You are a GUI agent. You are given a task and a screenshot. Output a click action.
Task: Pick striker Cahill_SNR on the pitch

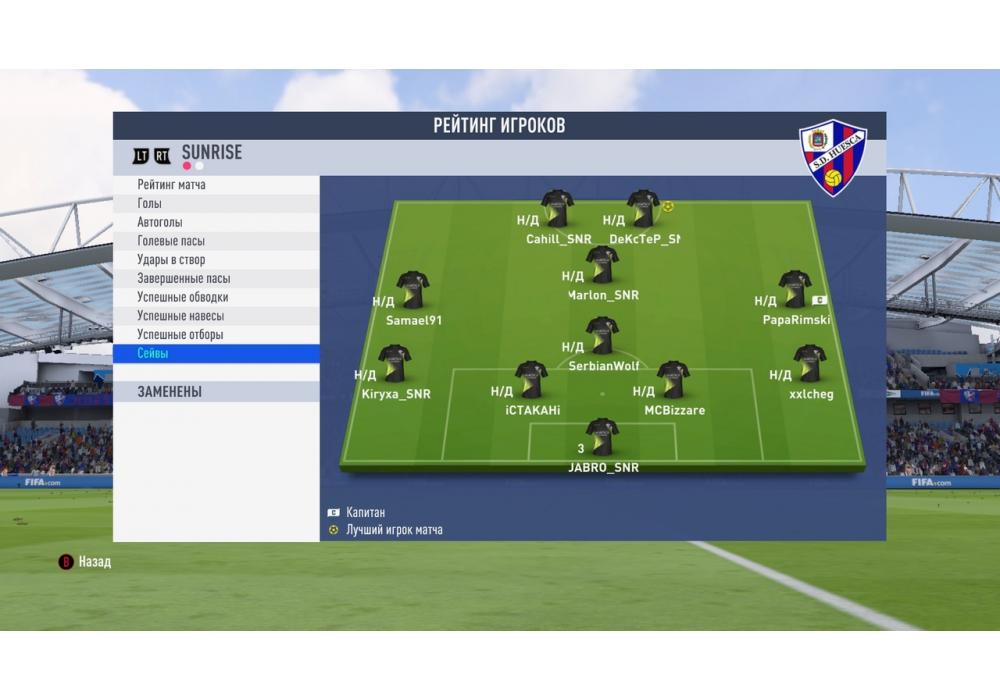[557, 209]
